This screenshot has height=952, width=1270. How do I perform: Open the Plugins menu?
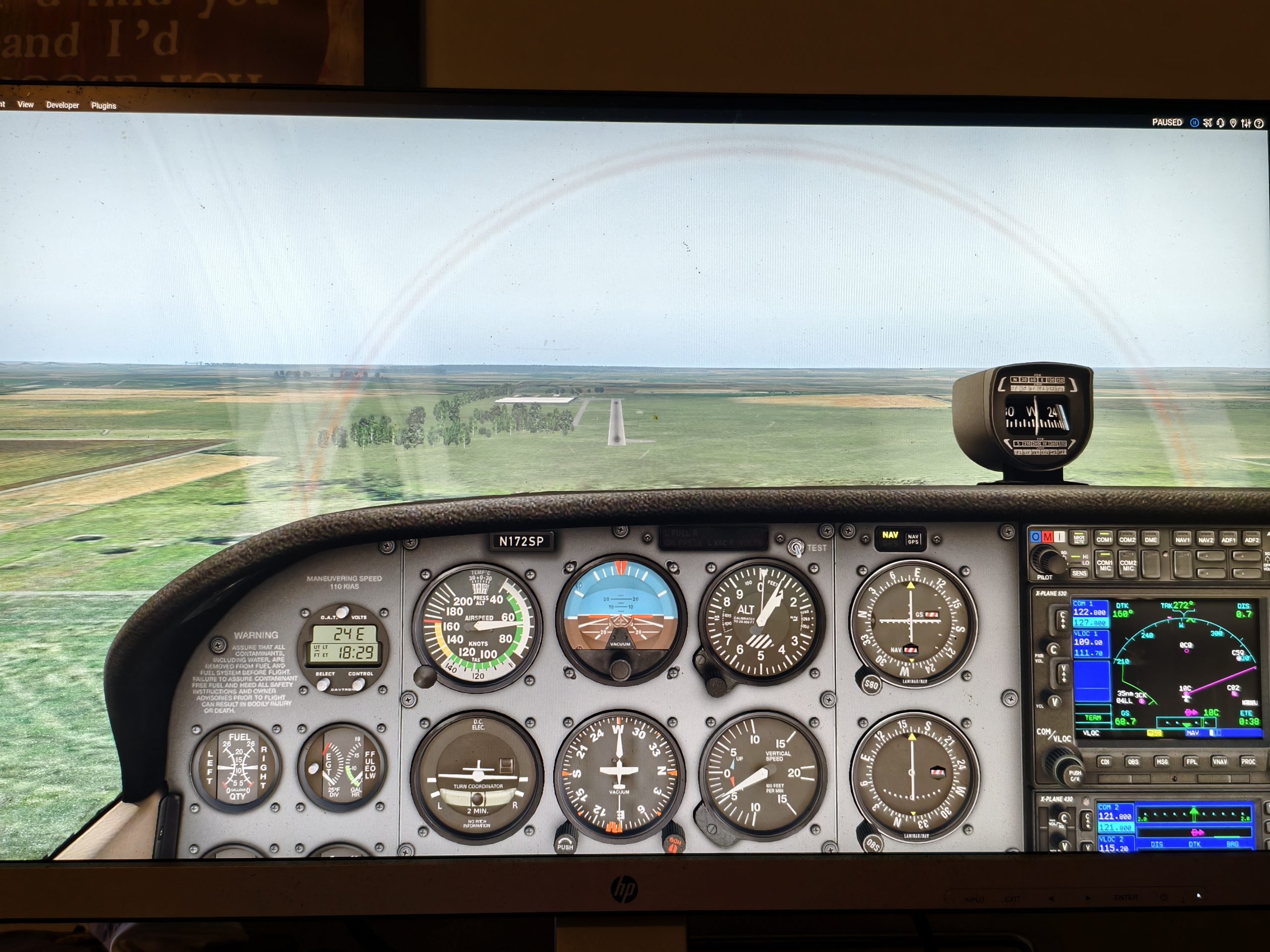point(103,106)
